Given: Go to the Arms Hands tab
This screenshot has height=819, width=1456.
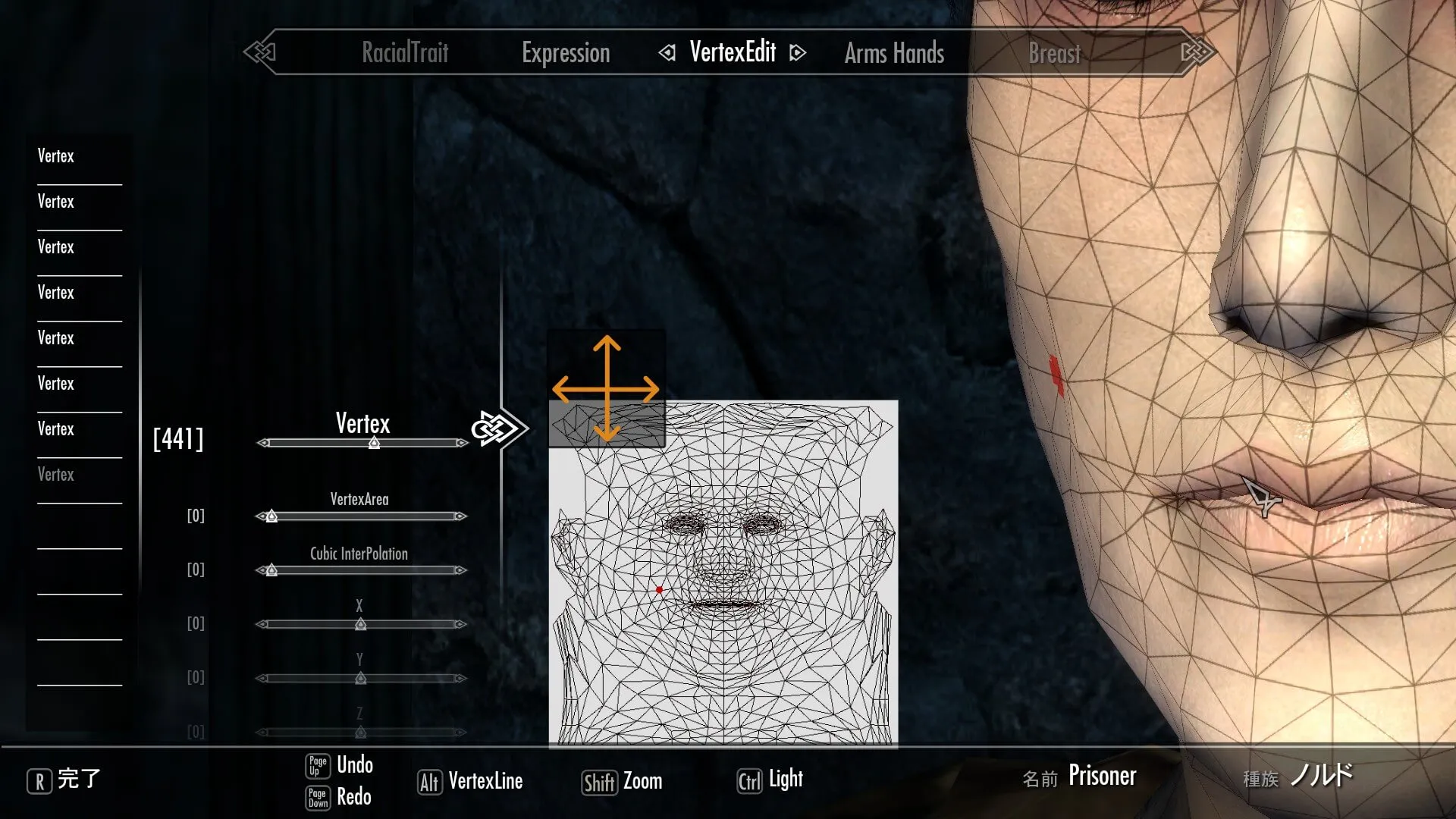Looking at the screenshot, I should pyautogui.click(x=894, y=53).
